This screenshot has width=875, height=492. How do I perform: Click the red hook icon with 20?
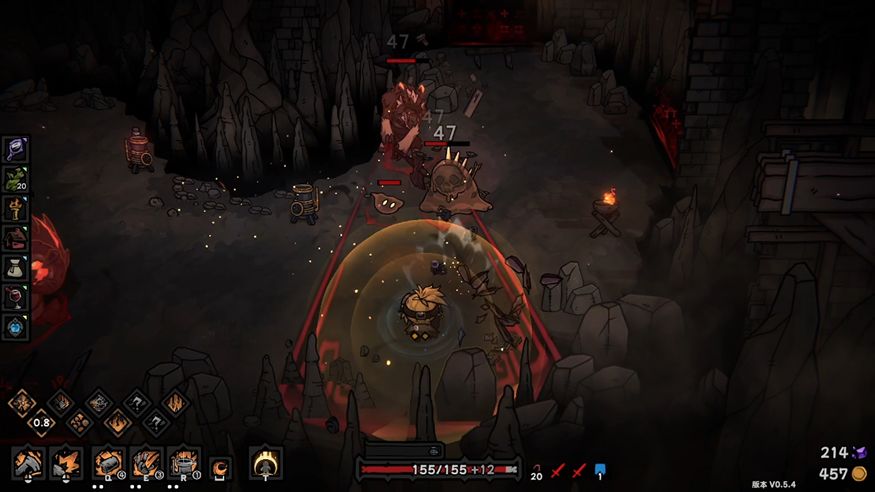[537, 469]
